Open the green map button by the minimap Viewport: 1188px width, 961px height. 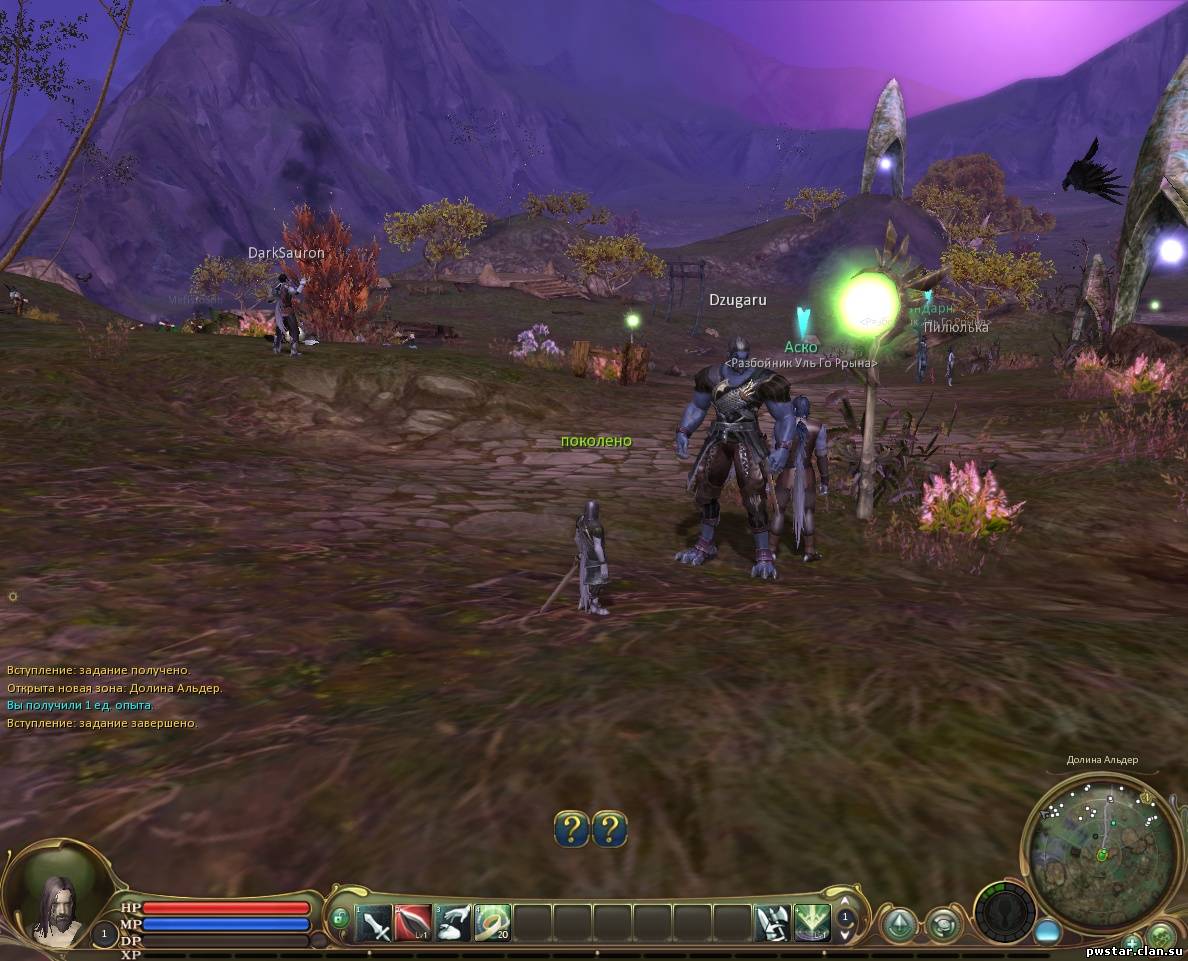(x=1162, y=937)
